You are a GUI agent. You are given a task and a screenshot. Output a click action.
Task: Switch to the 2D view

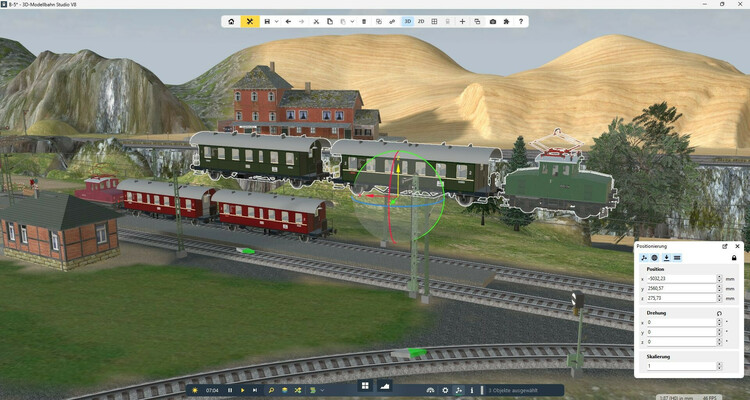point(421,21)
